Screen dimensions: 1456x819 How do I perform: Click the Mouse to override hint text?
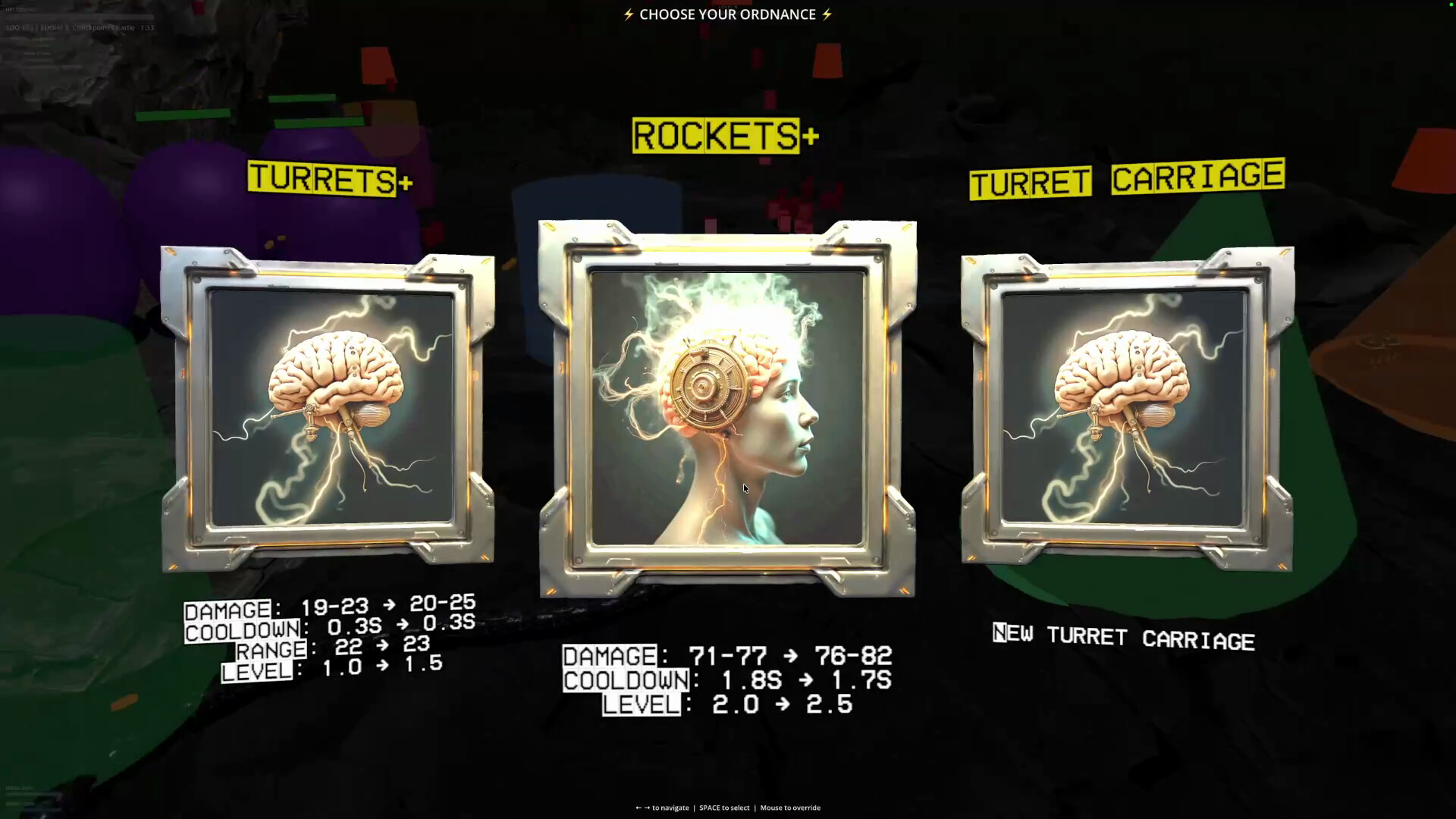[x=789, y=808]
